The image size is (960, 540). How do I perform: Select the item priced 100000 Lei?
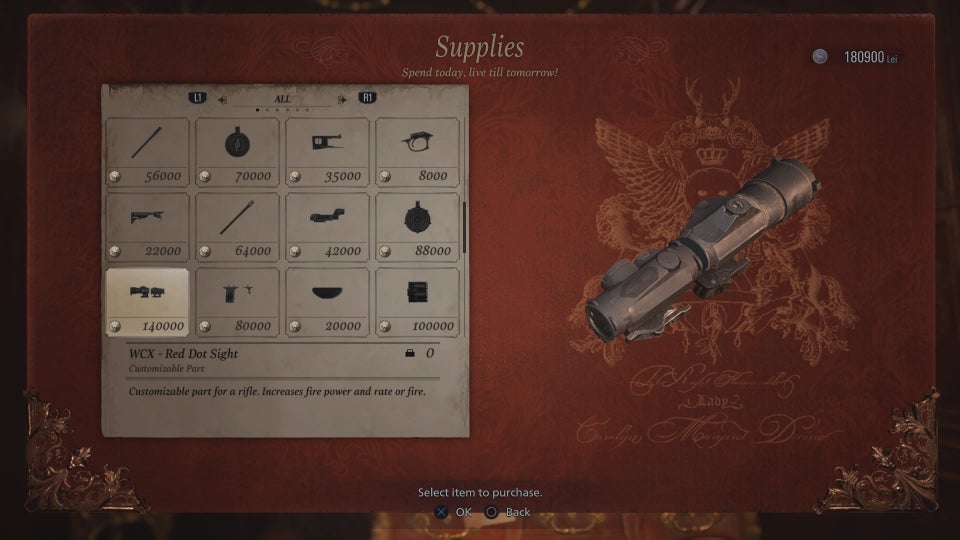point(417,302)
